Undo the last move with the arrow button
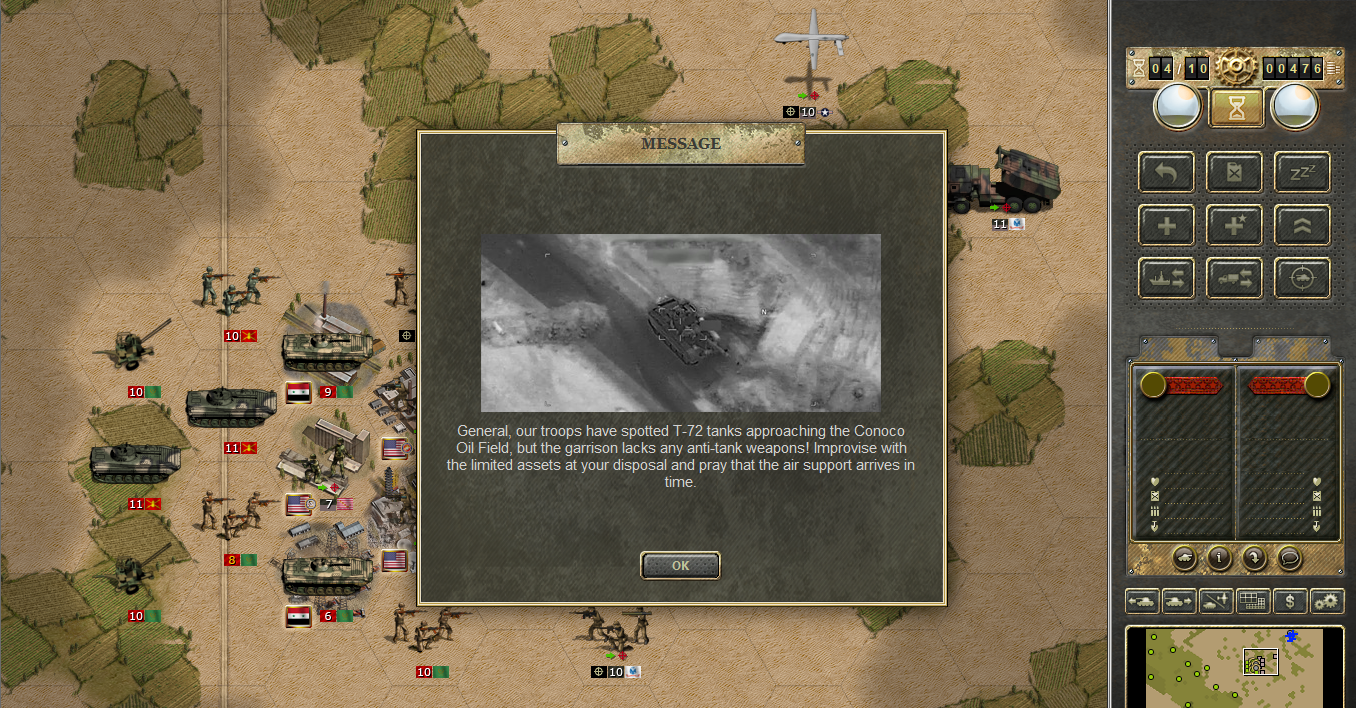Viewport: 1356px width, 708px height. [x=1167, y=173]
